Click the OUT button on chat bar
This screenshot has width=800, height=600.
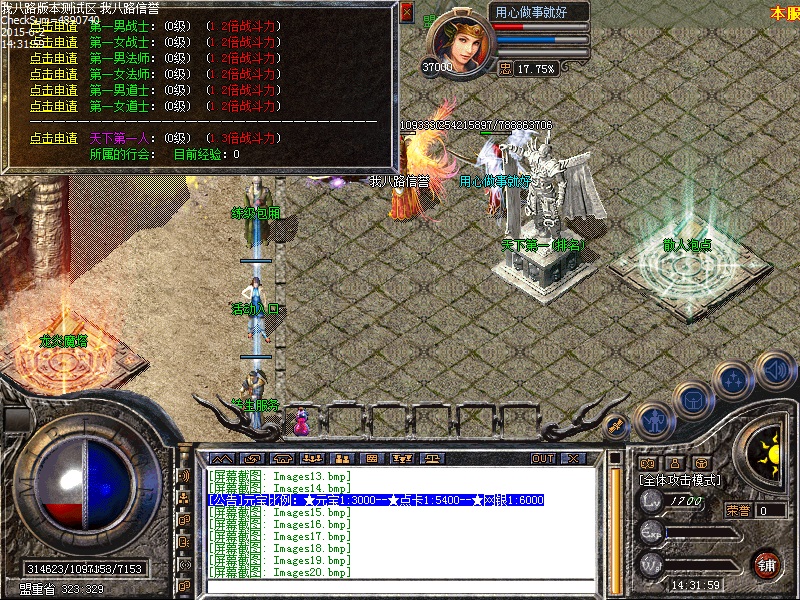point(542,458)
